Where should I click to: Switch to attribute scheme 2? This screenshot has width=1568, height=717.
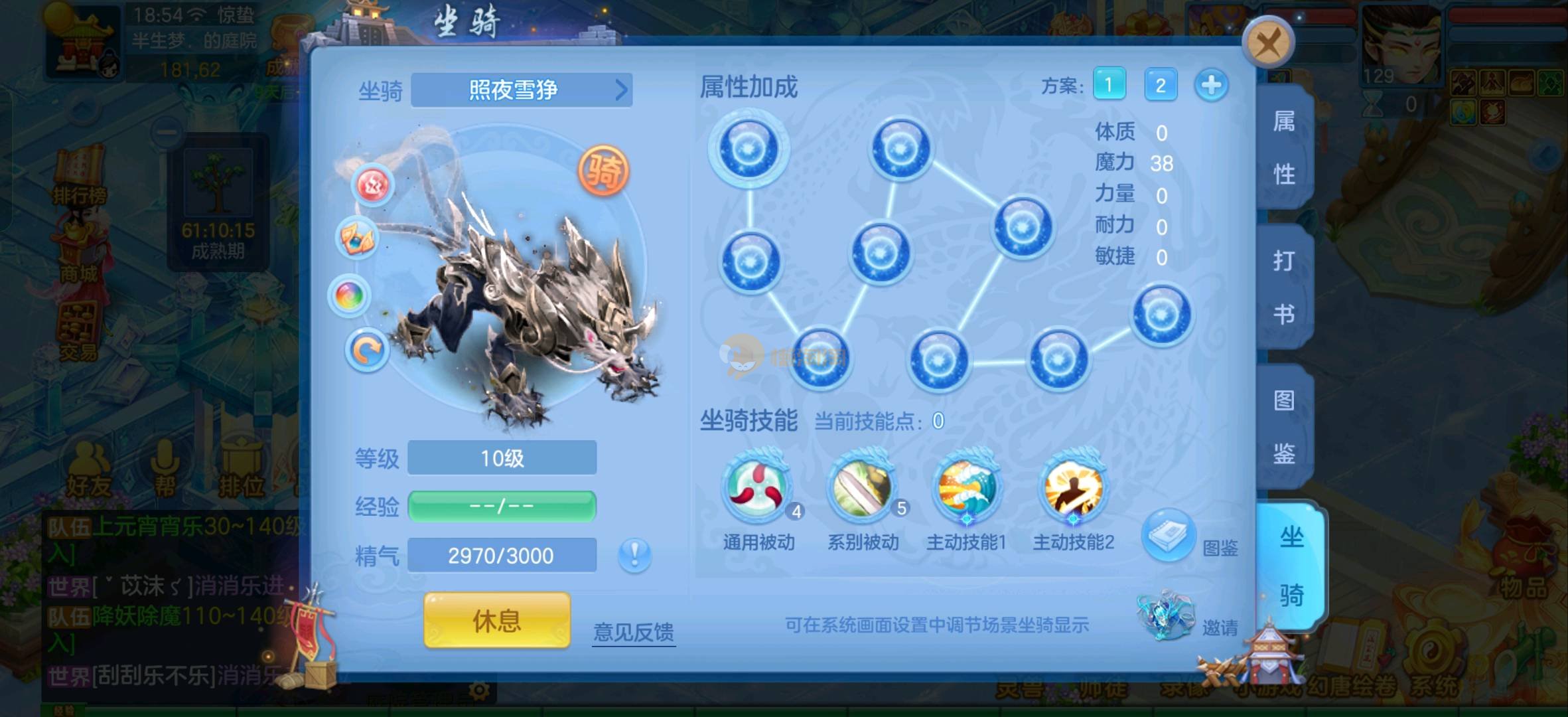pyautogui.click(x=1160, y=84)
